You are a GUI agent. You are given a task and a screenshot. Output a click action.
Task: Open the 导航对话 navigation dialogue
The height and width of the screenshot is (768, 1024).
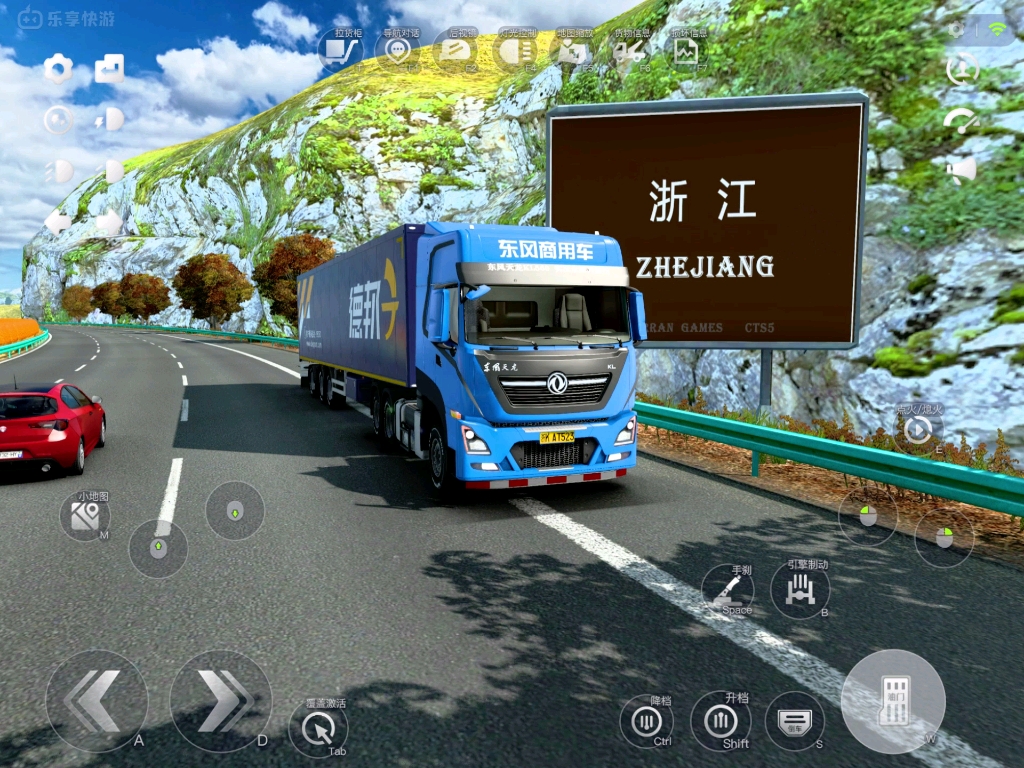tap(399, 51)
